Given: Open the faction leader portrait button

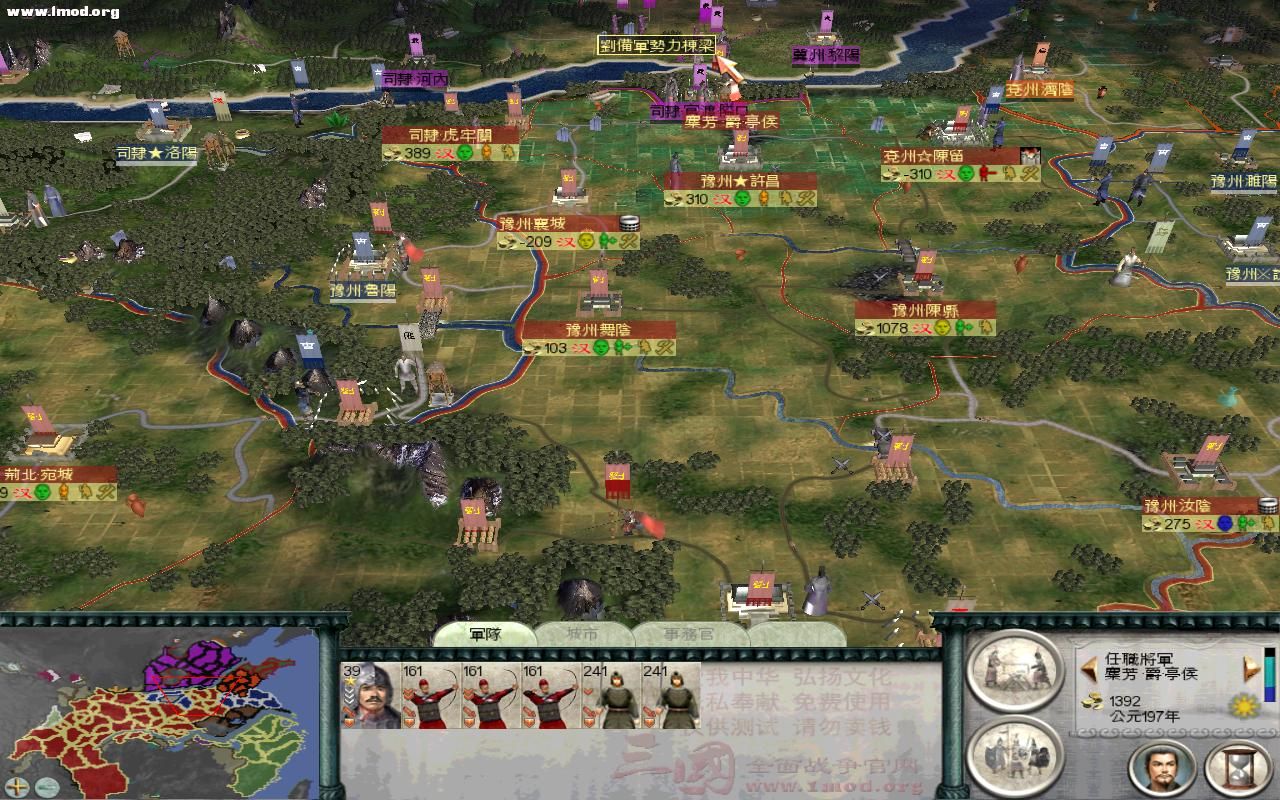Looking at the screenshot, I should [1160, 766].
